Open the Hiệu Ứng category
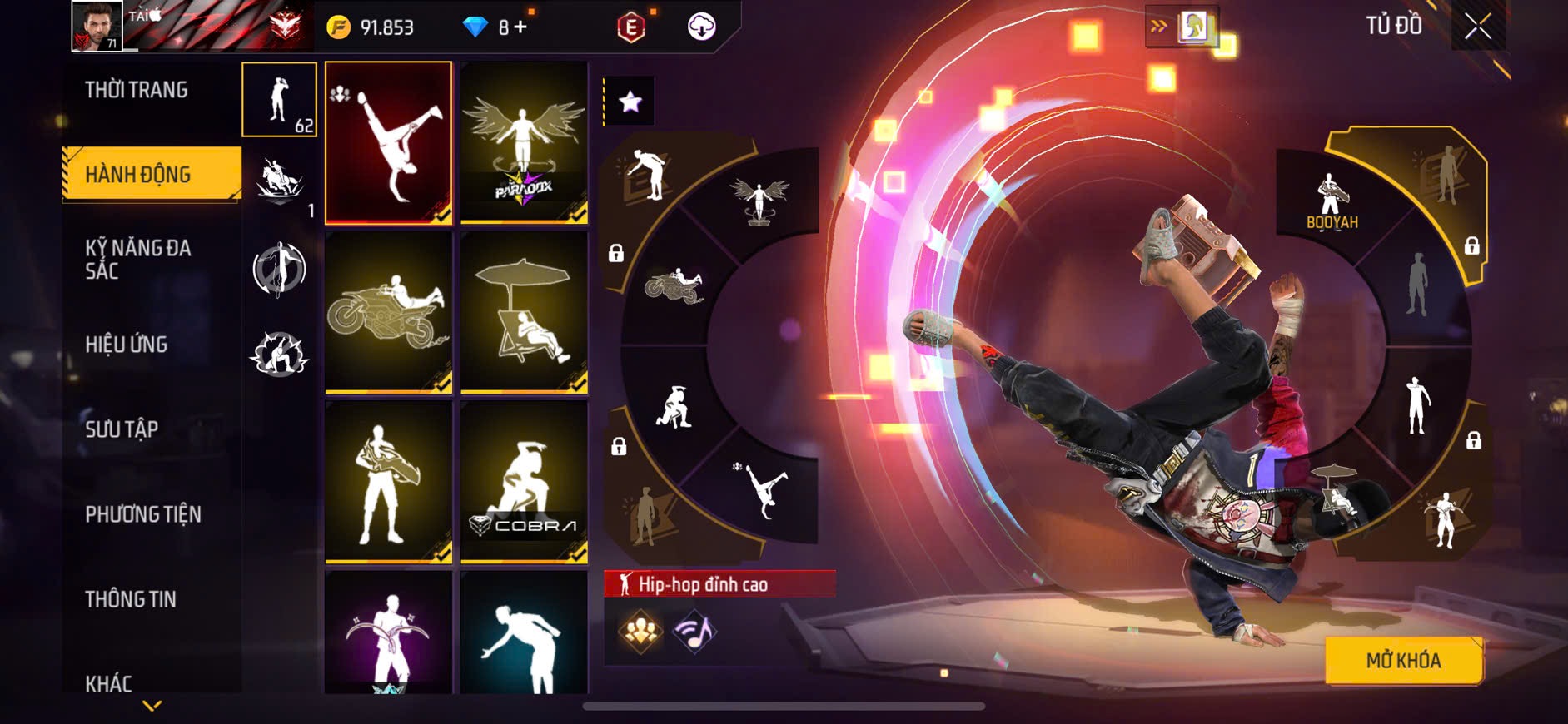 tap(127, 344)
